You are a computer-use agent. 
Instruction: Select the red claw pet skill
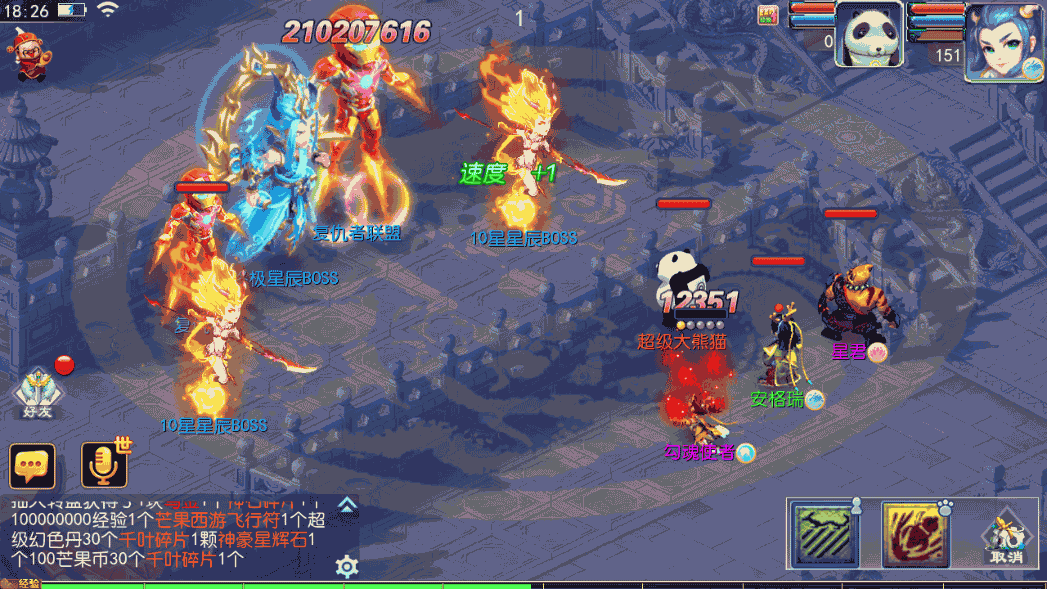(x=914, y=535)
